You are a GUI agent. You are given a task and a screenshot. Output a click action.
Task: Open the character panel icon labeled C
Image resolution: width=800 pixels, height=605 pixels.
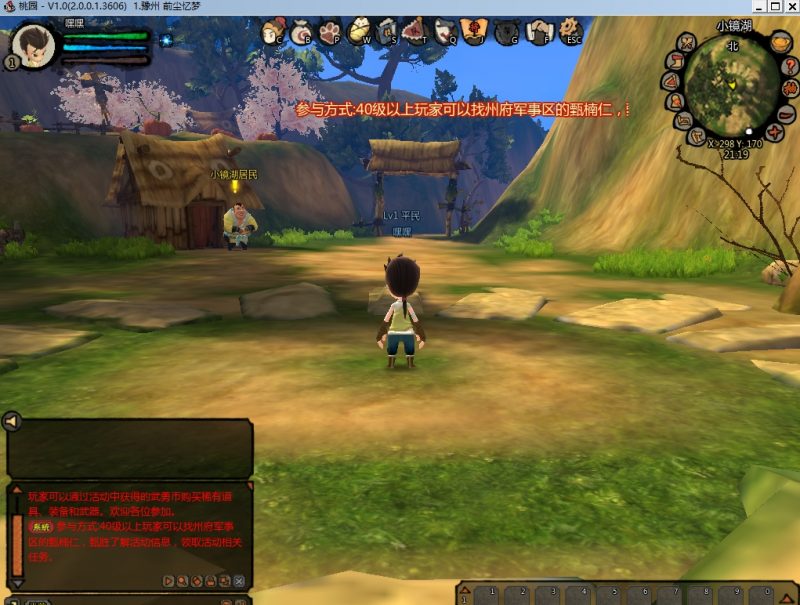[x=272, y=34]
